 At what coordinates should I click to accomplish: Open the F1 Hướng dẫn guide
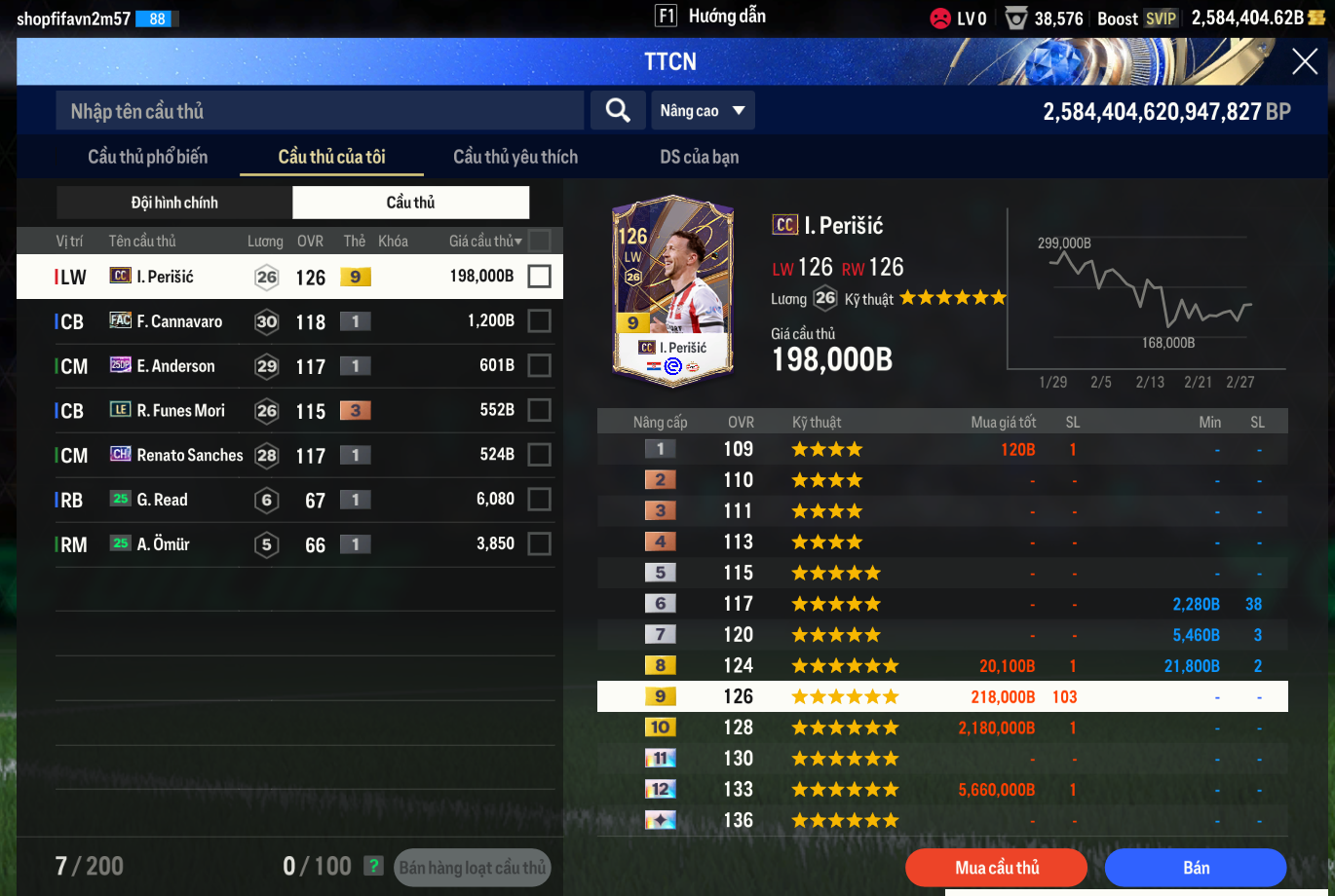[711, 17]
